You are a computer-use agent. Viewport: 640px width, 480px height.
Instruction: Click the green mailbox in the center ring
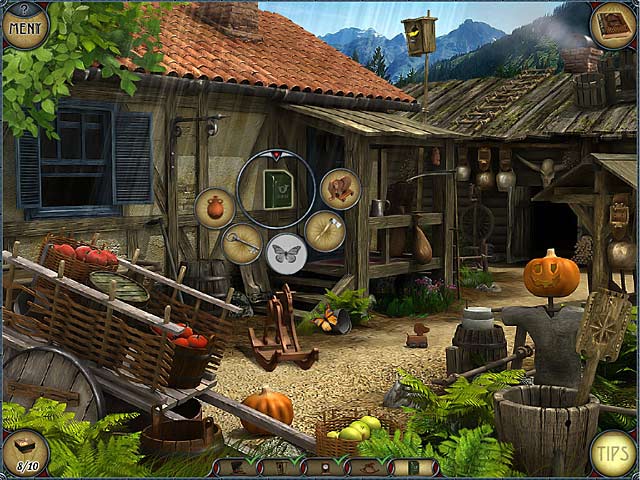click(277, 188)
